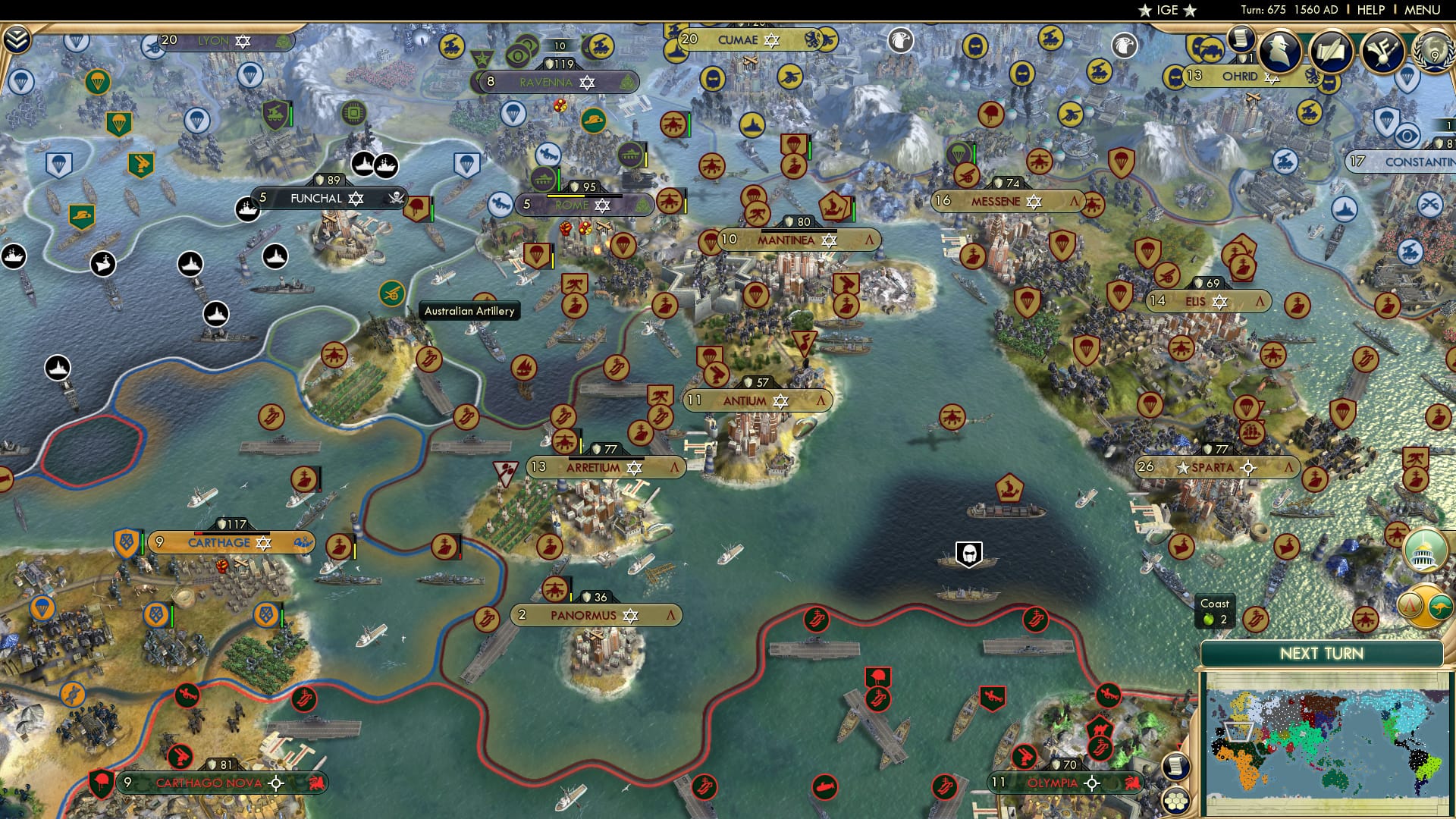Open the Espionage overview spy icon
1456x819 pixels.
[x=1279, y=51]
